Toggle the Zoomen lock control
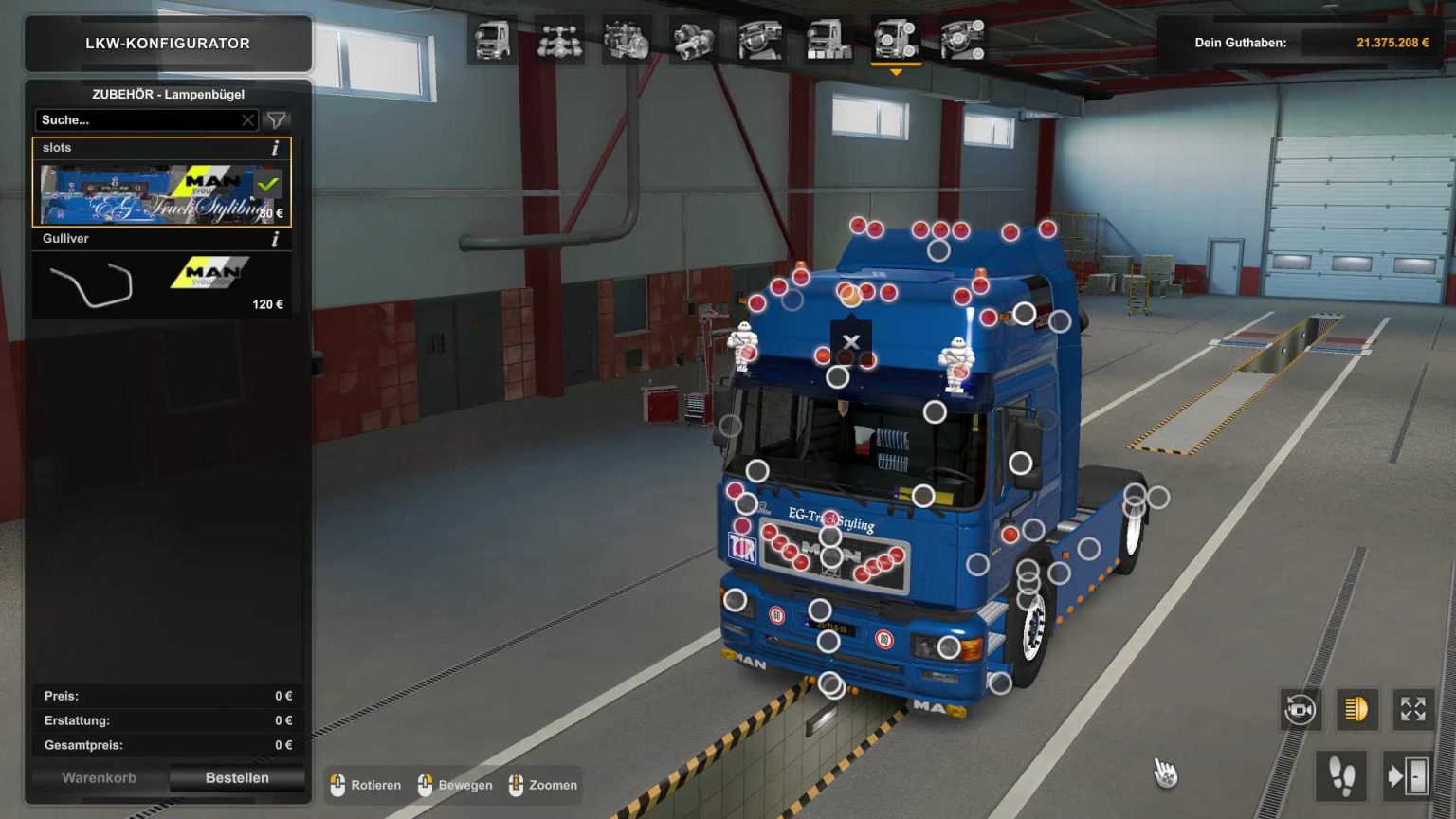Image resolution: width=1456 pixels, height=819 pixels. click(518, 786)
